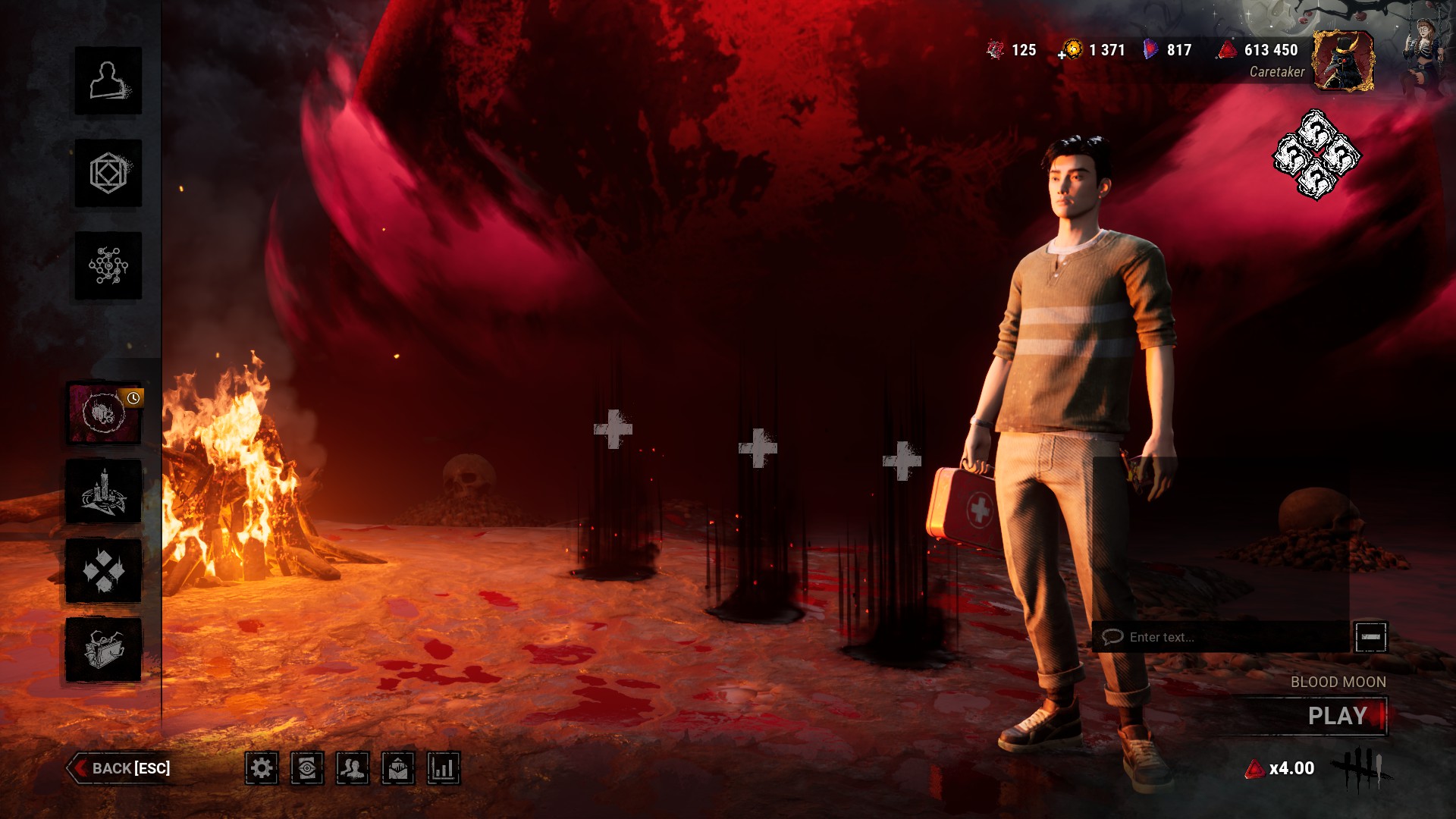Open the Bloodweb node tab

(x=108, y=265)
